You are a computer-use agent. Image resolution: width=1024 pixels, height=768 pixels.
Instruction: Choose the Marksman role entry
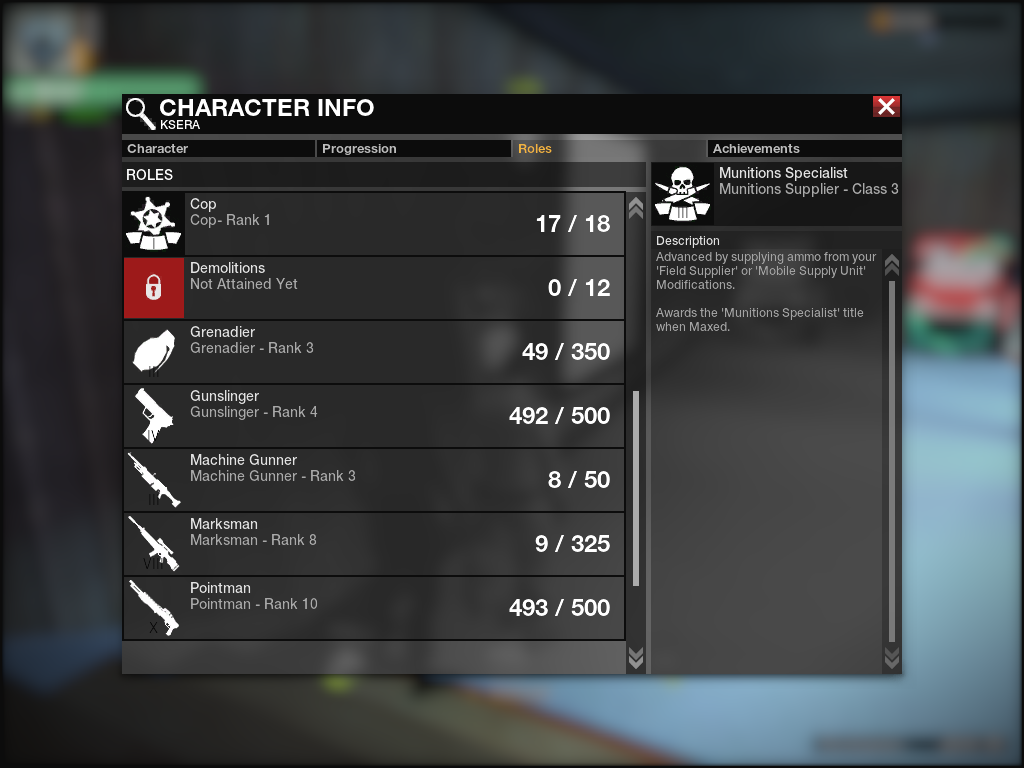(x=374, y=544)
